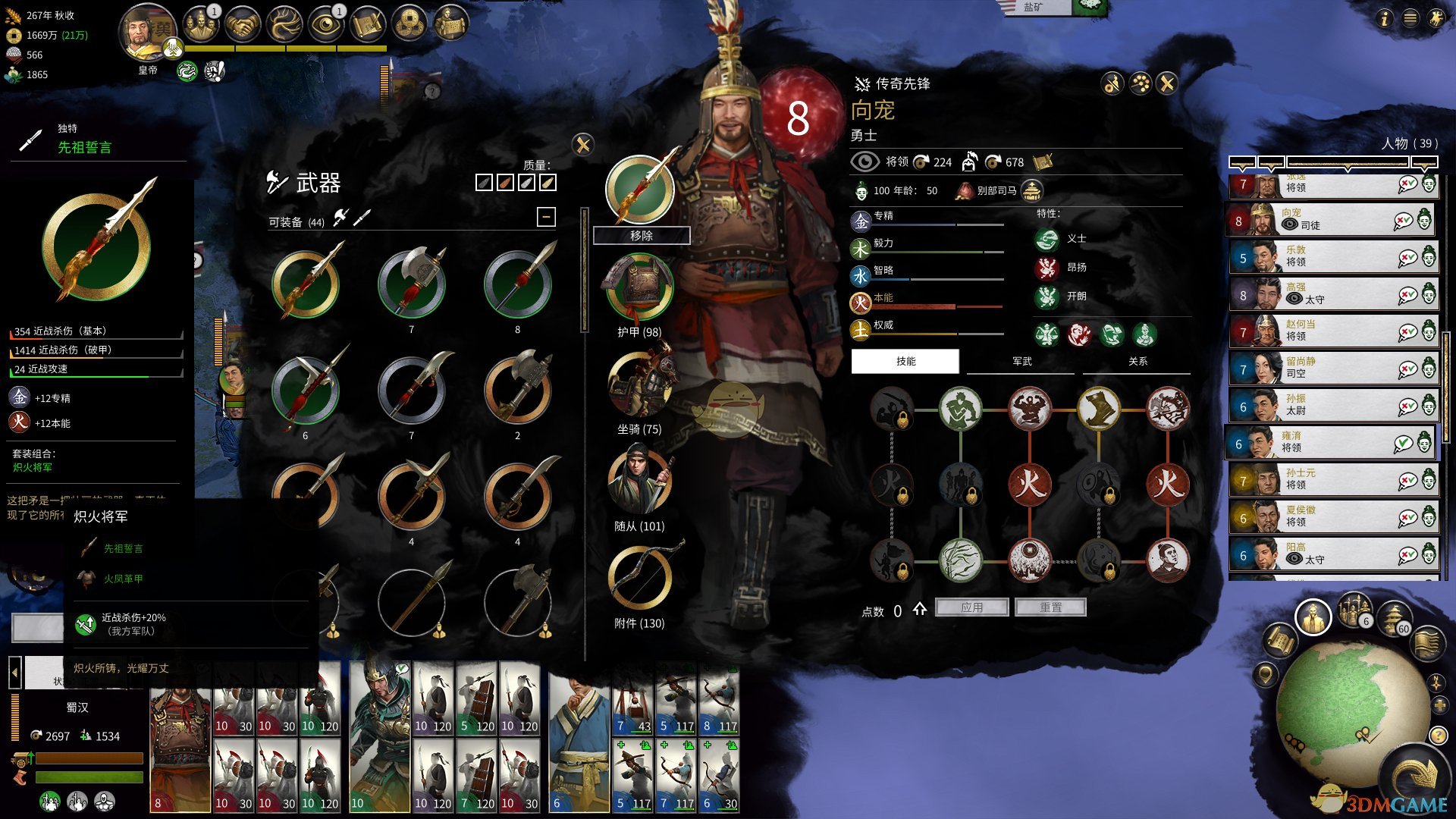
Task: Open the 军武 tab
Action: click(1021, 362)
